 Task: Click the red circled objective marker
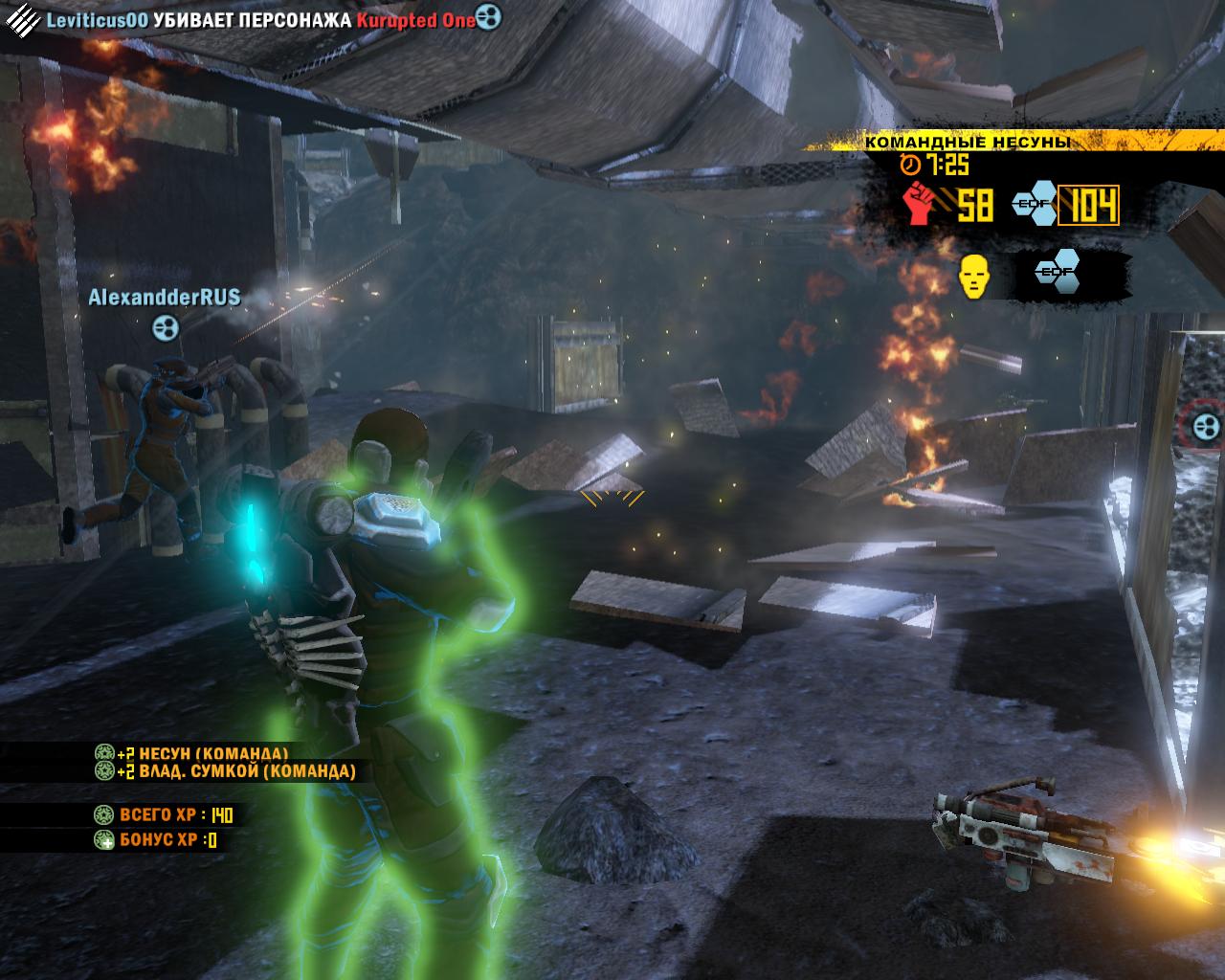tap(1204, 424)
